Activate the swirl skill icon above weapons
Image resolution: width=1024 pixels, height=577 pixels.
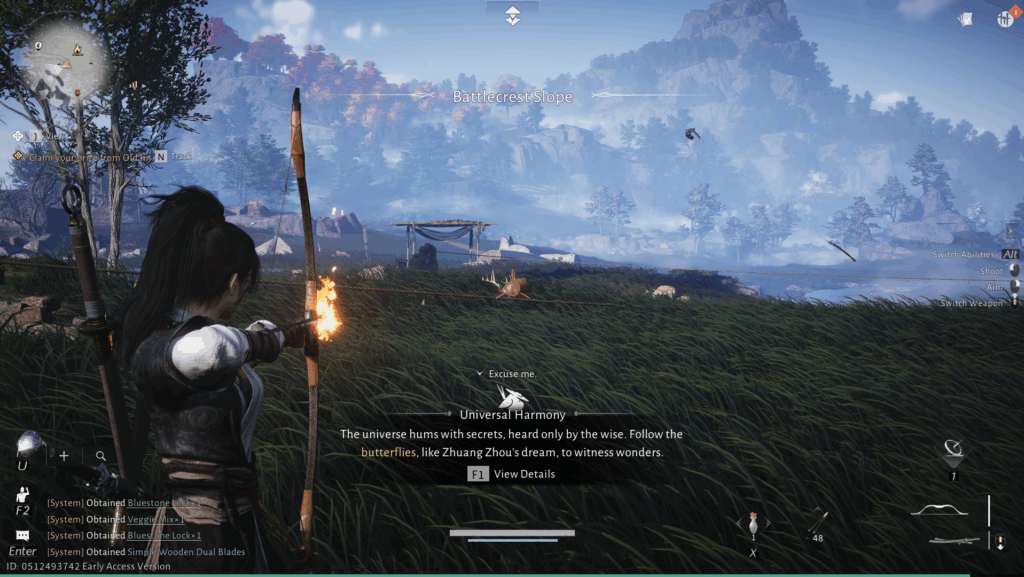point(954,450)
